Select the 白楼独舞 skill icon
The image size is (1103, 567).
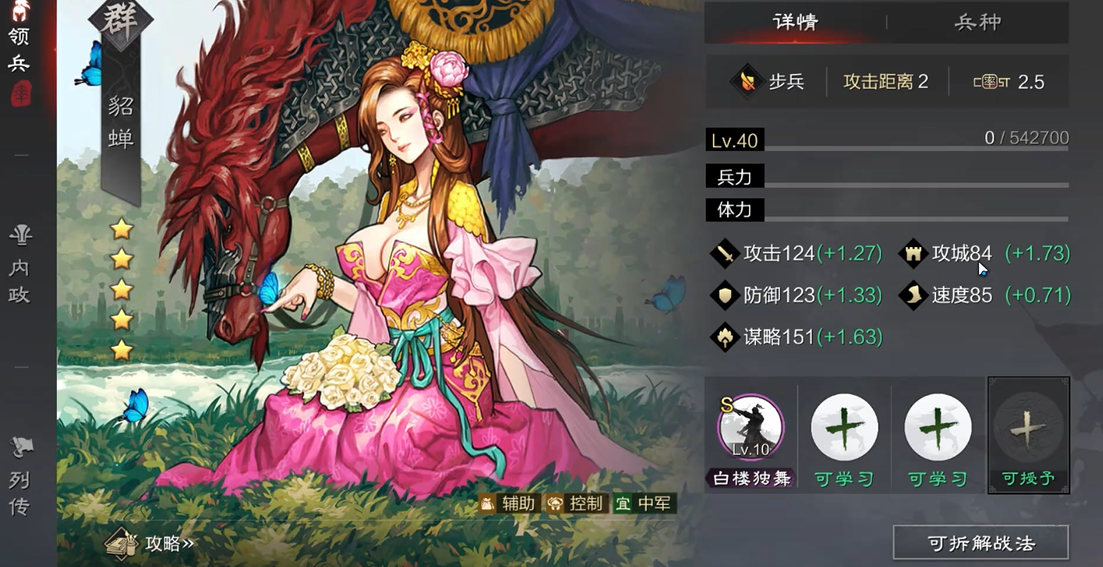751,427
